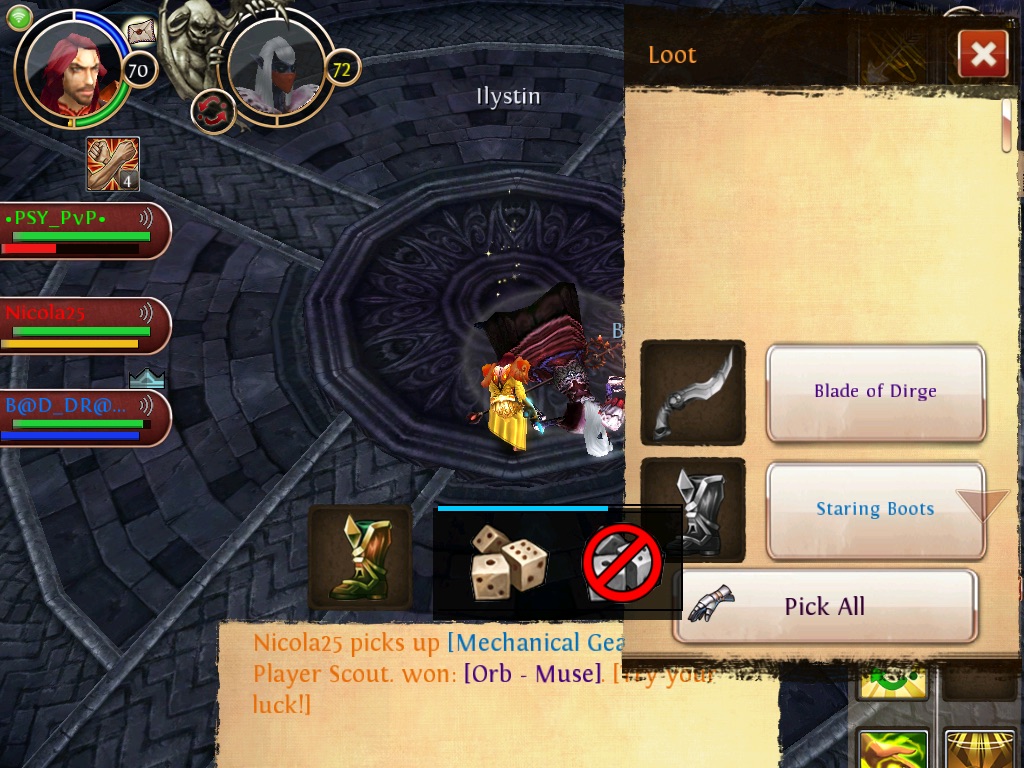Viewport: 1024px width, 768px height.
Task: Pick All loot items
Action: click(824, 606)
